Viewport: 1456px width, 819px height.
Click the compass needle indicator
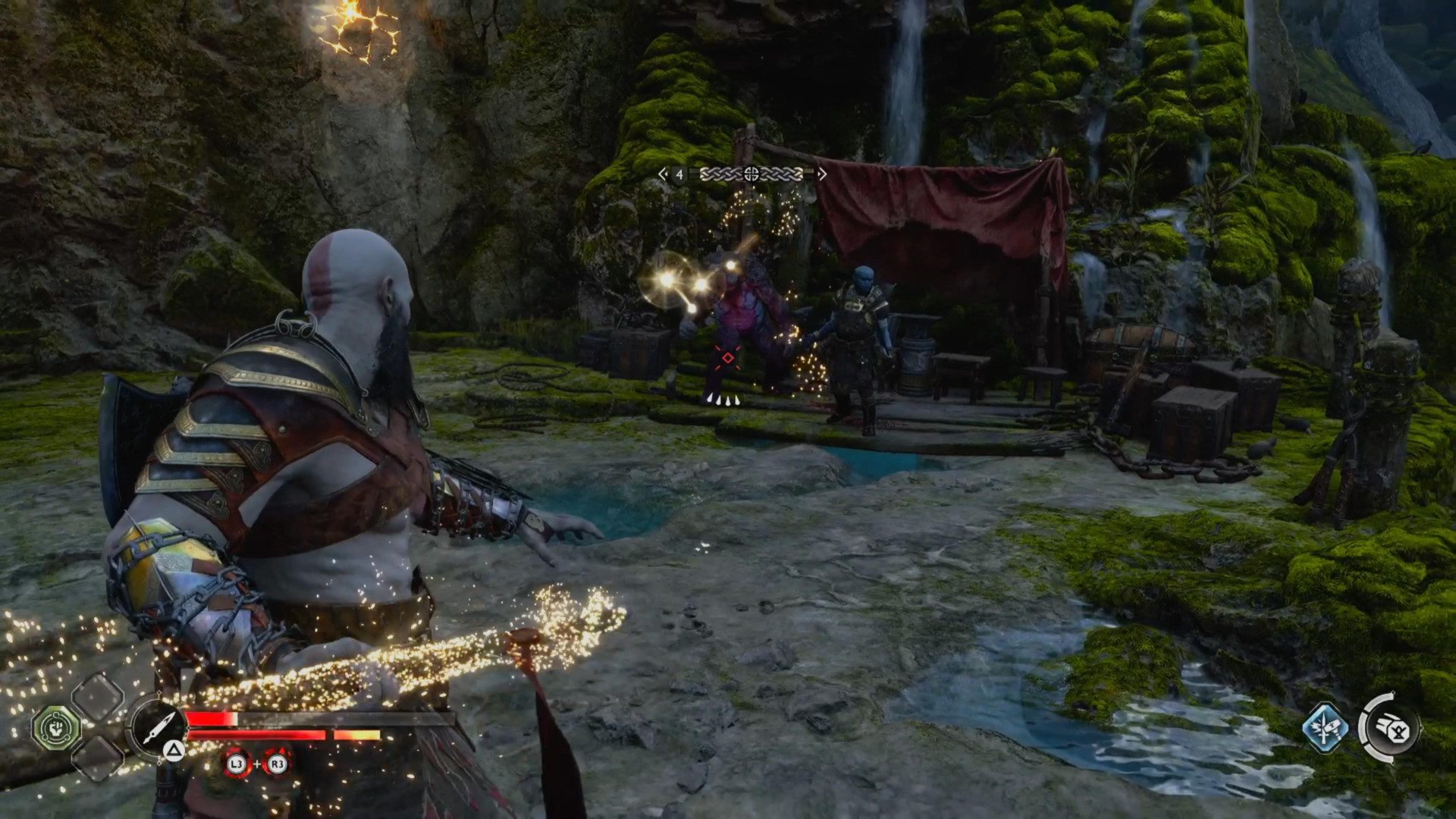pyautogui.click(x=158, y=726)
